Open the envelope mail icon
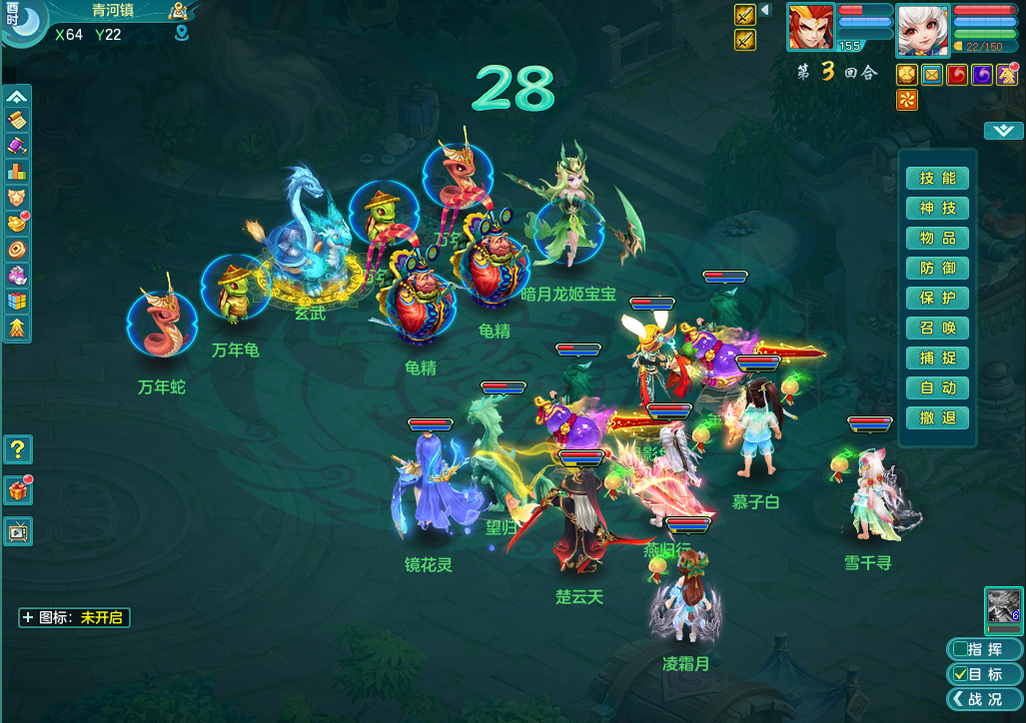Screen dimensions: 1026x723 (932, 74)
